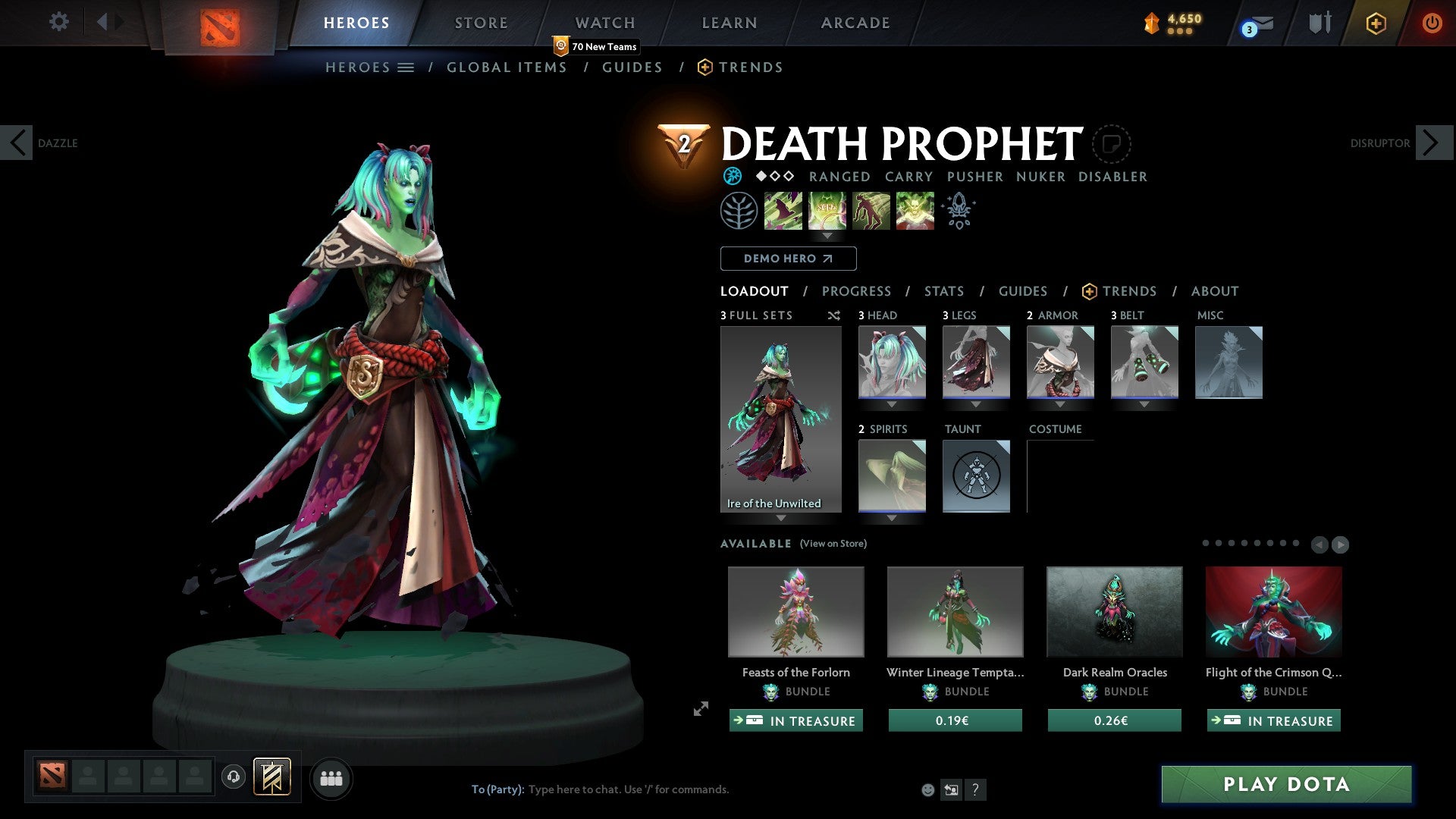The image size is (1456, 819).
Task: Open voice chat headset settings
Action: point(233,778)
